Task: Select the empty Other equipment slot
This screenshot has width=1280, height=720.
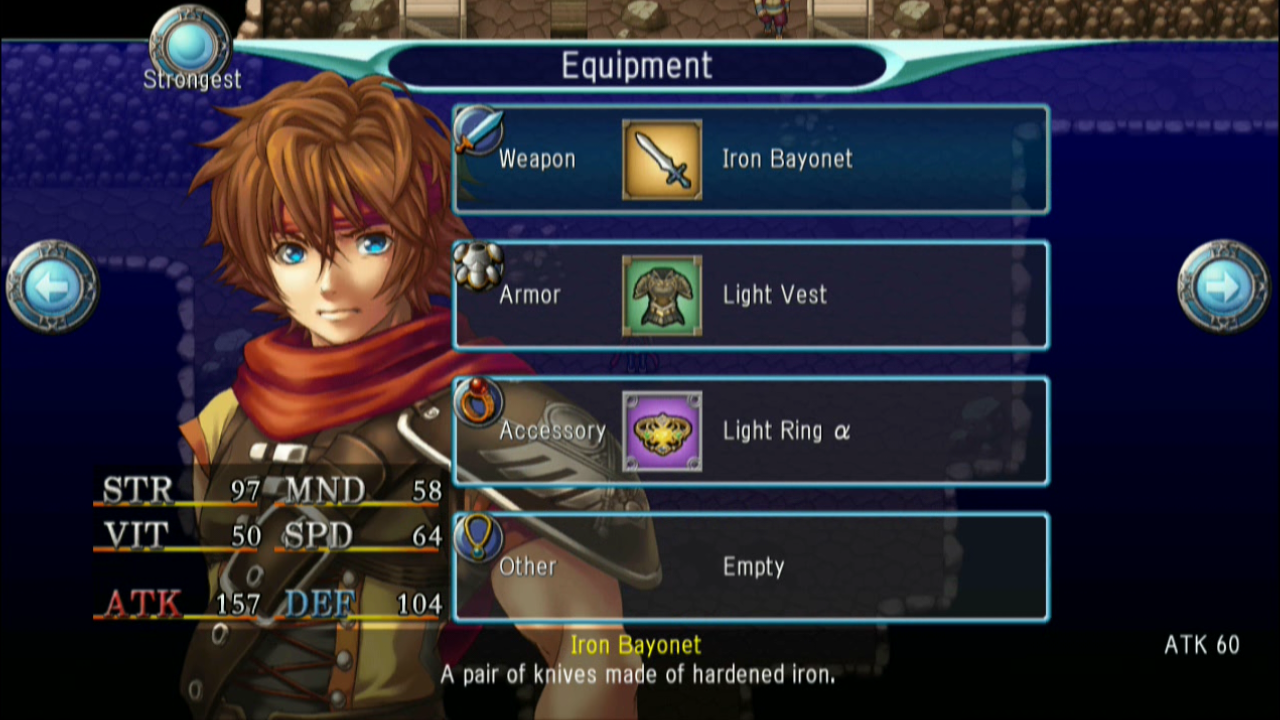Action: pyautogui.click(x=750, y=567)
